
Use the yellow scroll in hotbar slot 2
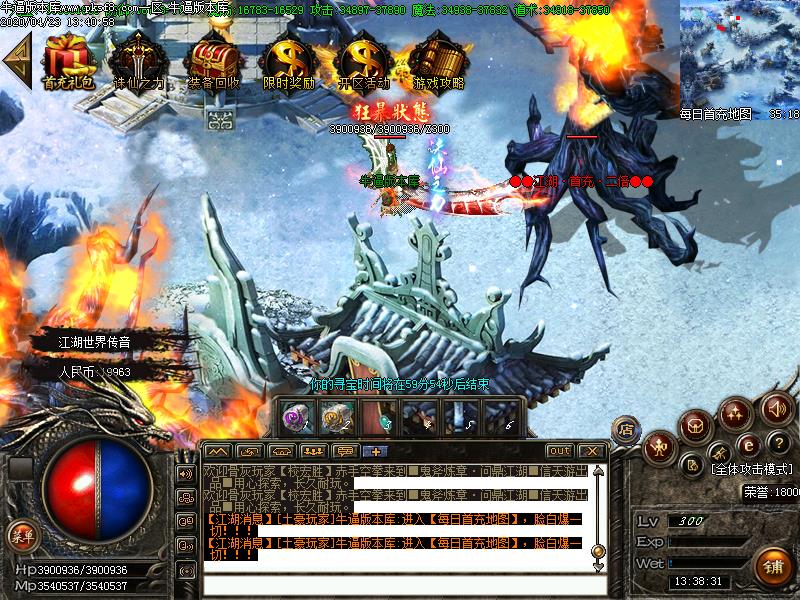coord(336,417)
